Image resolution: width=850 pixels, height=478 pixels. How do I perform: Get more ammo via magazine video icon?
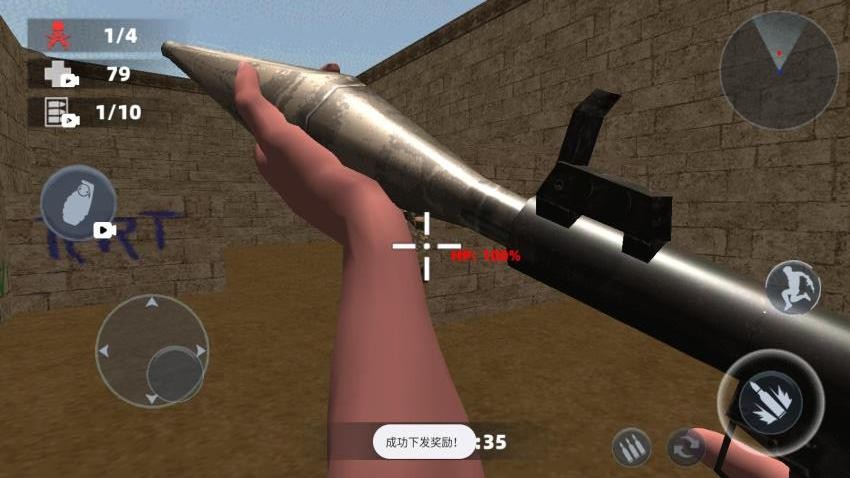(60, 112)
